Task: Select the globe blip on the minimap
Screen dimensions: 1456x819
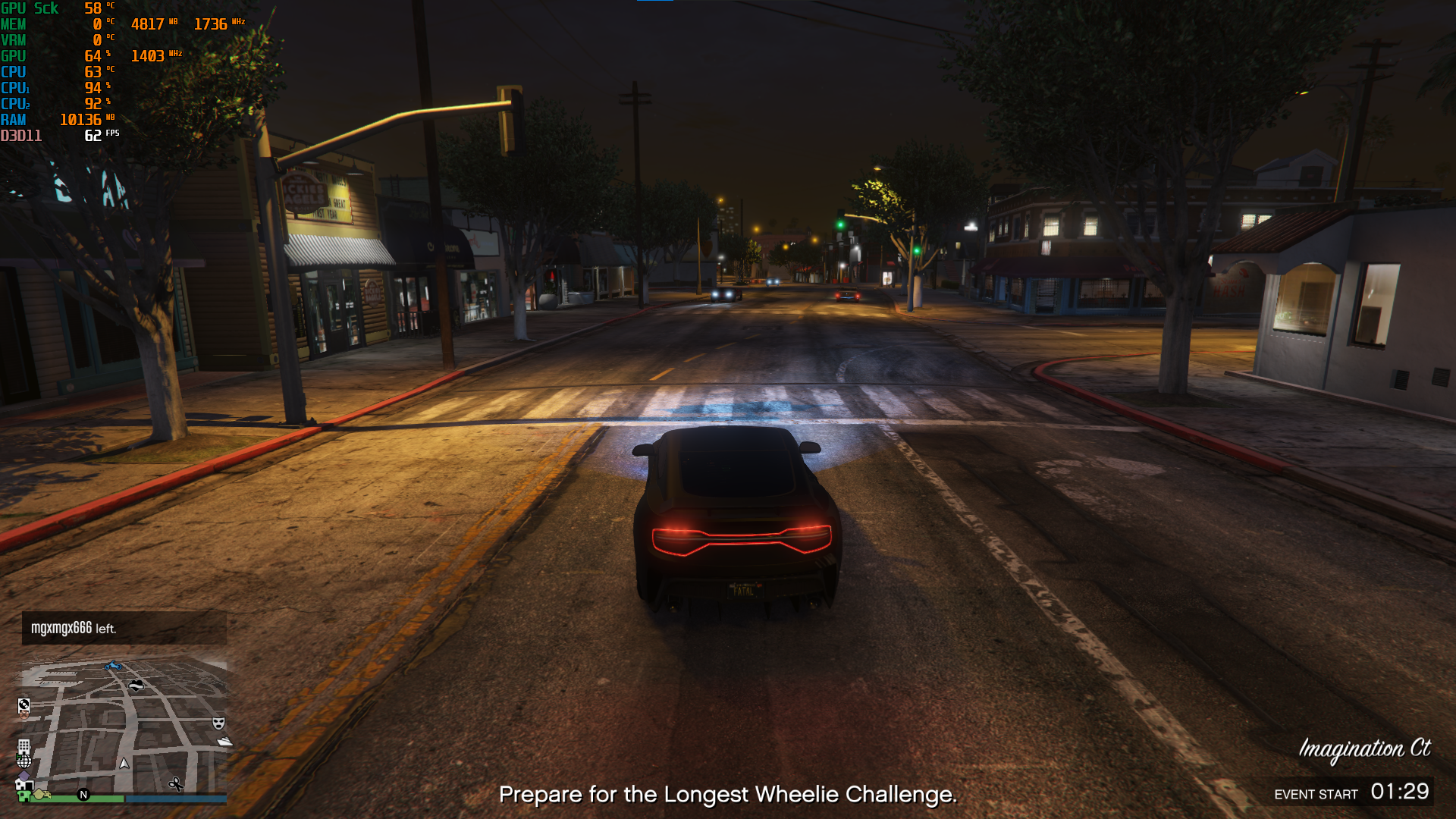Action: click(24, 761)
